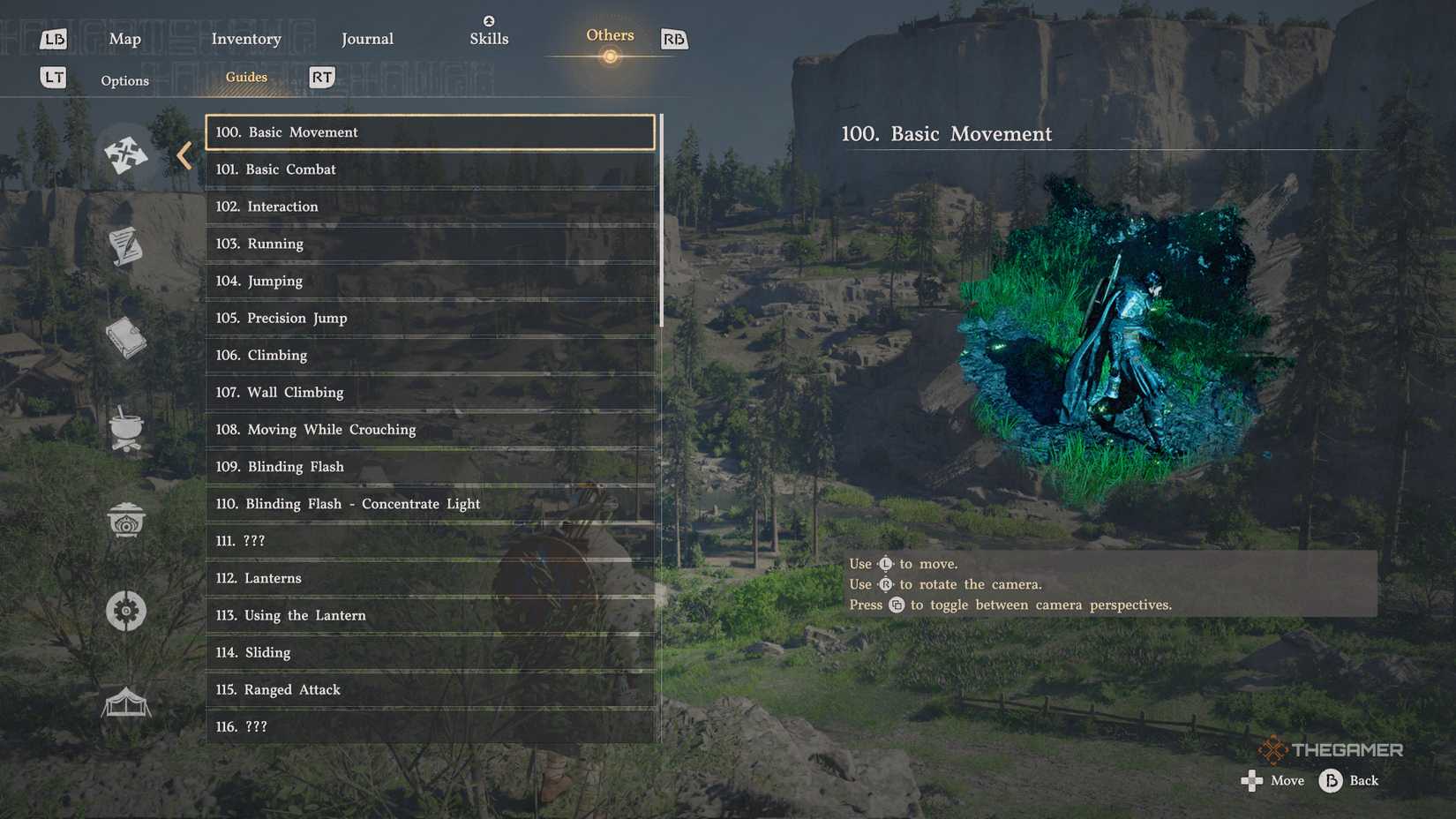Select the 103. Running guide entry
Image resolution: width=1456 pixels, height=819 pixels.
429,244
